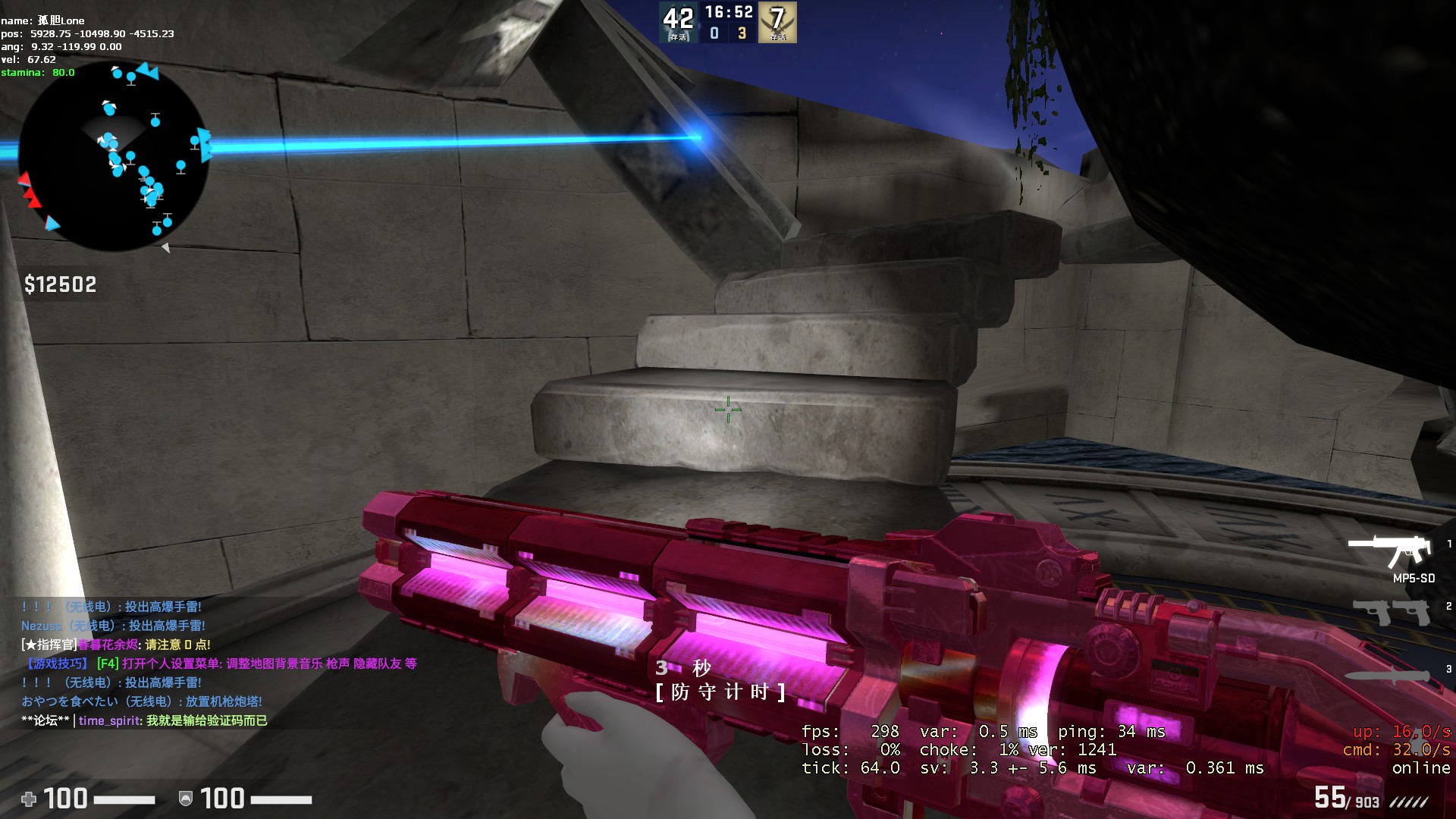Click the circular radar minimap
1456x819 pixels.
(114, 157)
